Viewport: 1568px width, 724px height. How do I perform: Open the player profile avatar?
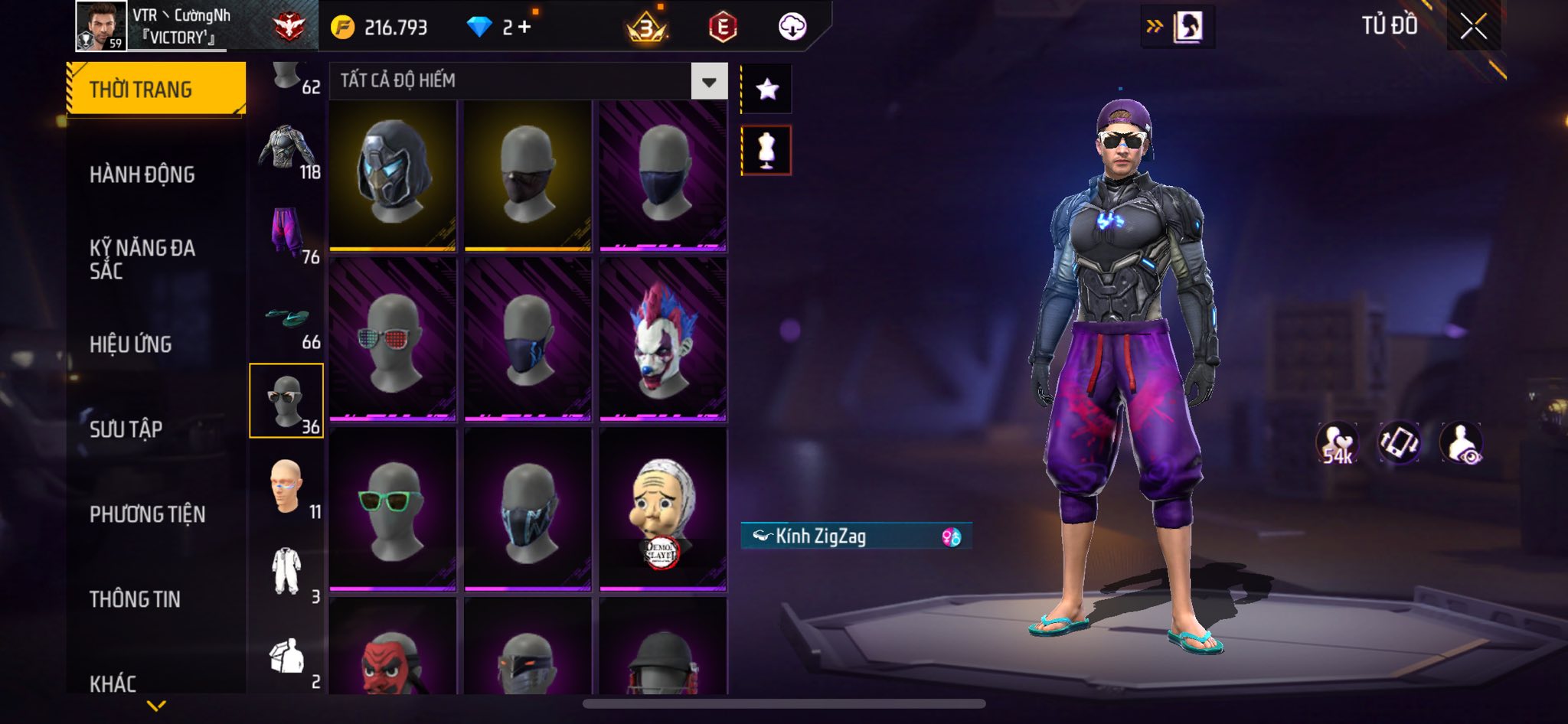(x=101, y=26)
